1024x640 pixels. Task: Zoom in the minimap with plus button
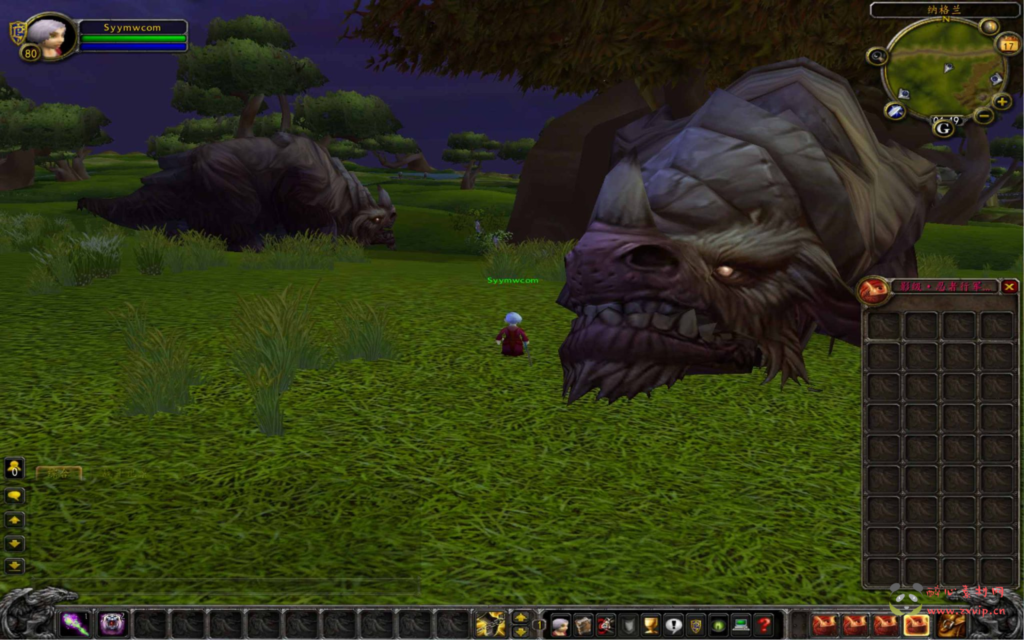click(1002, 102)
